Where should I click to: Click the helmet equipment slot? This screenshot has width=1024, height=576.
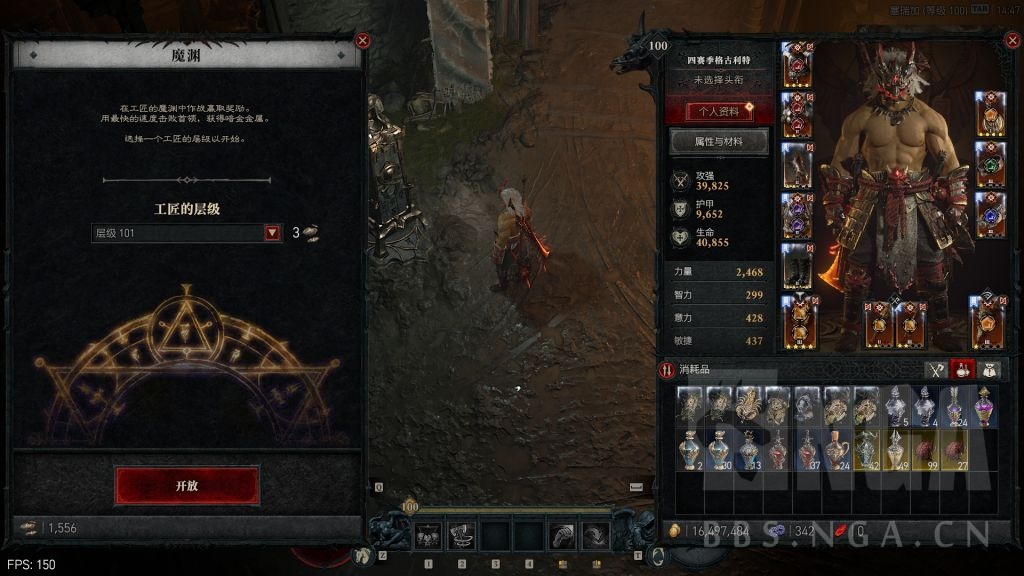click(x=797, y=64)
